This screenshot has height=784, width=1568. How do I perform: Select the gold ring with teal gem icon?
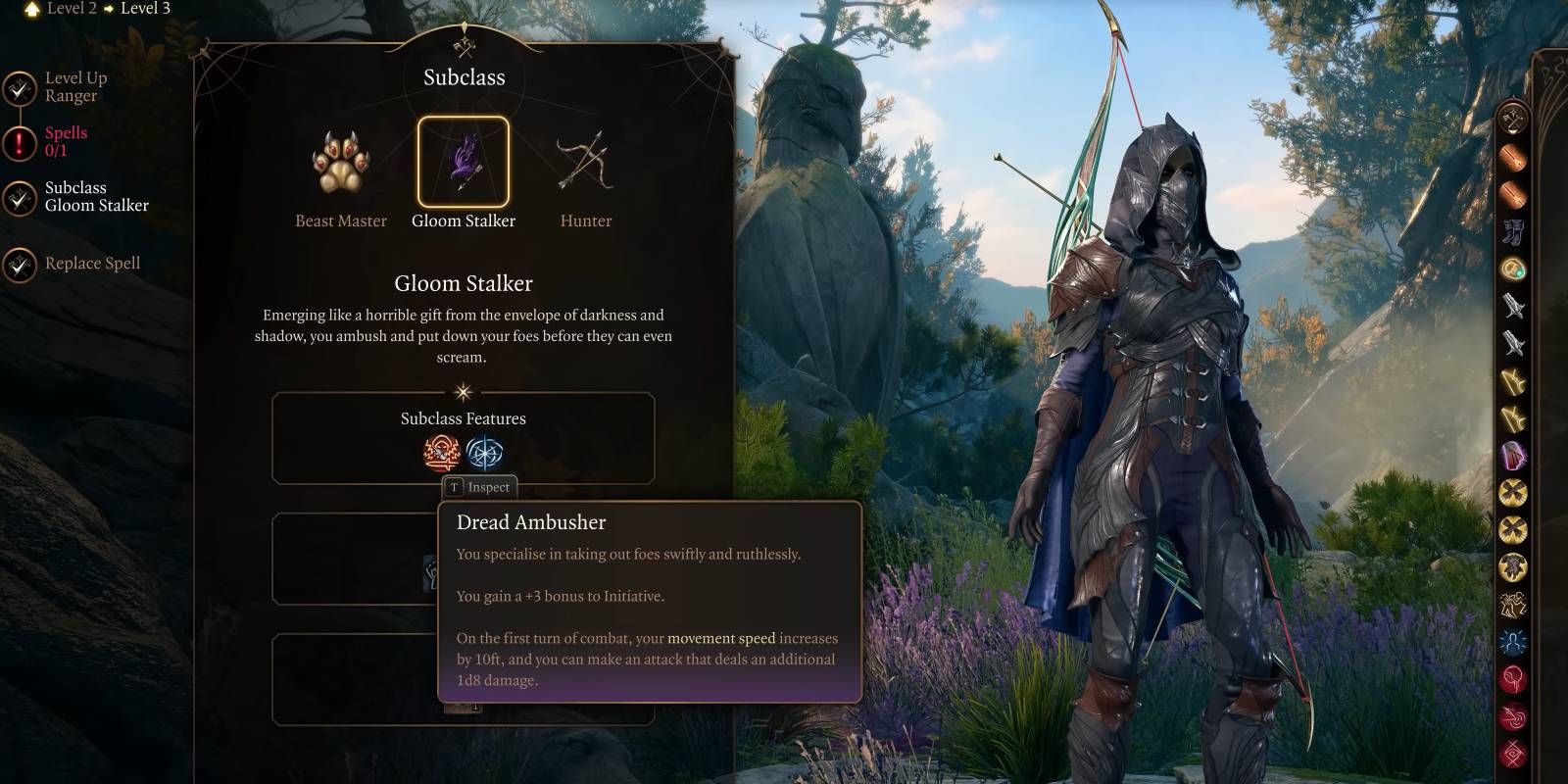(1513, 269)
